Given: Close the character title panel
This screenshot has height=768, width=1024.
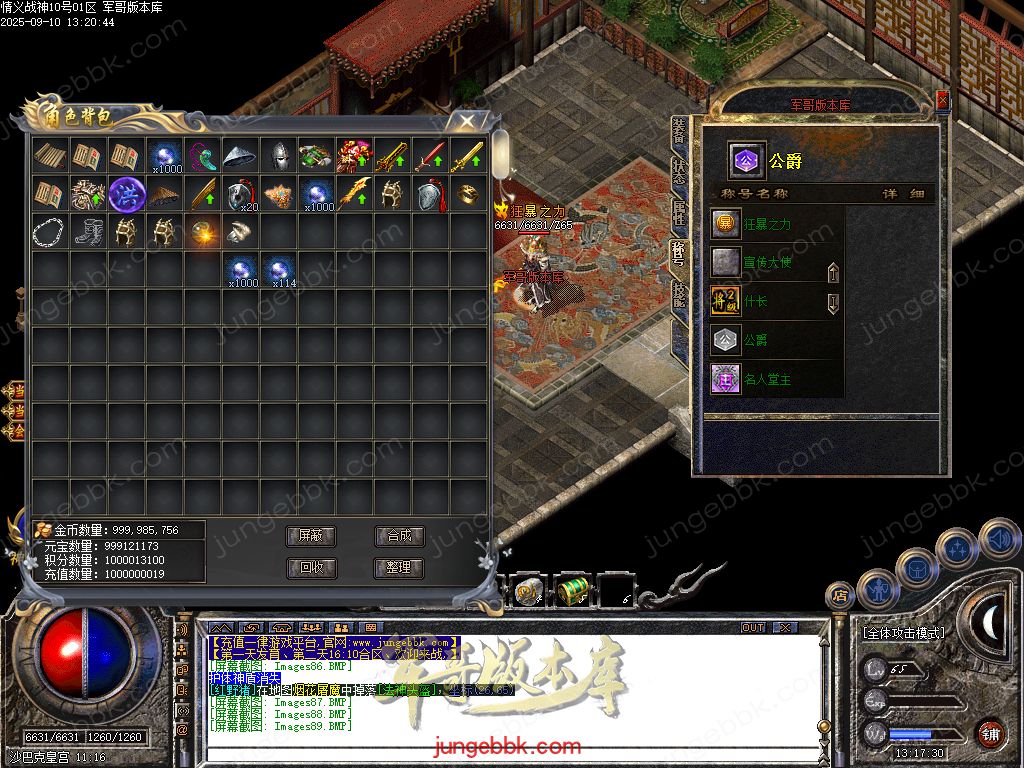Looking at the screenshot, I should (x=942, y=101).
